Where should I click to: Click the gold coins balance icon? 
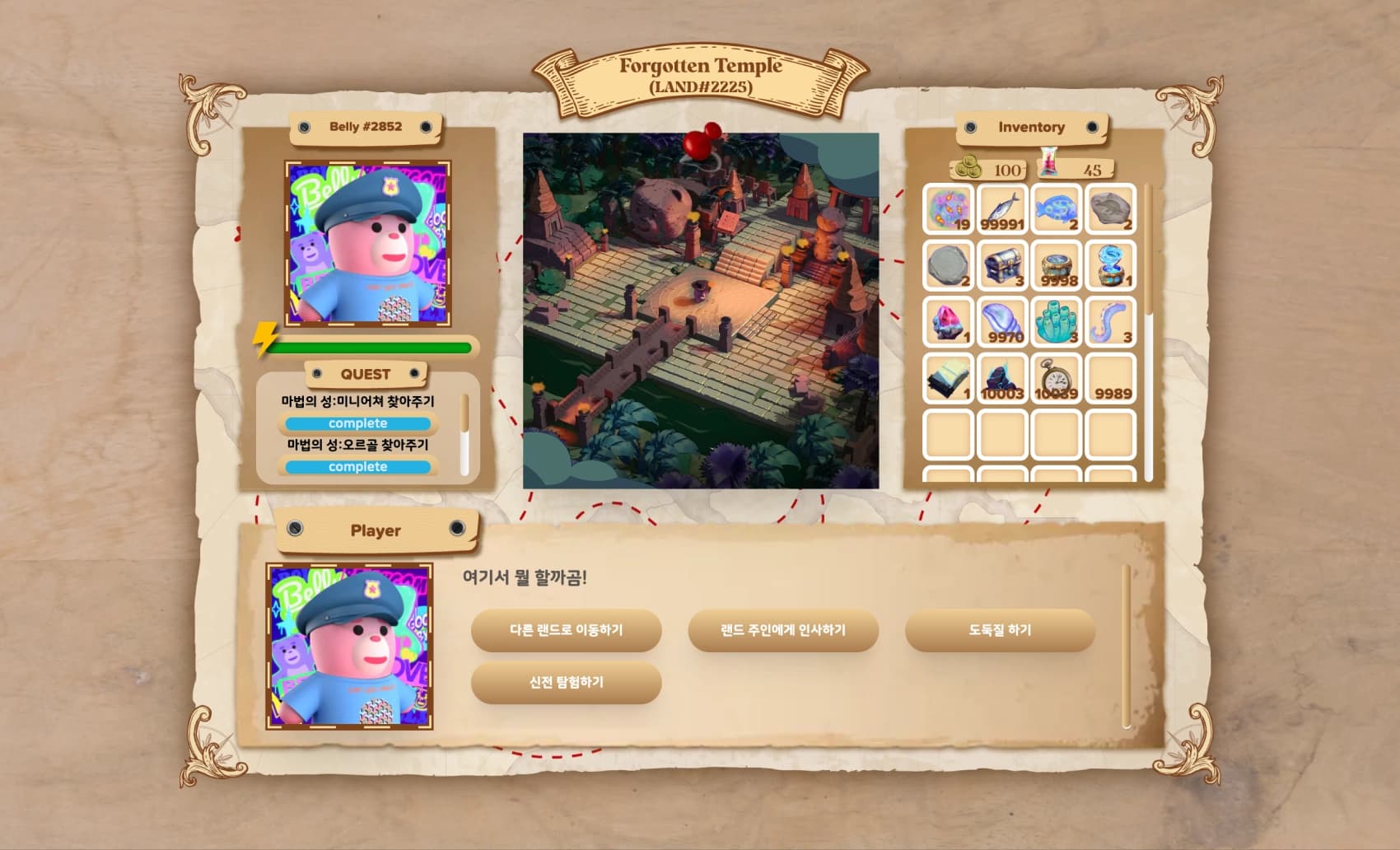(x=968, y=167)
